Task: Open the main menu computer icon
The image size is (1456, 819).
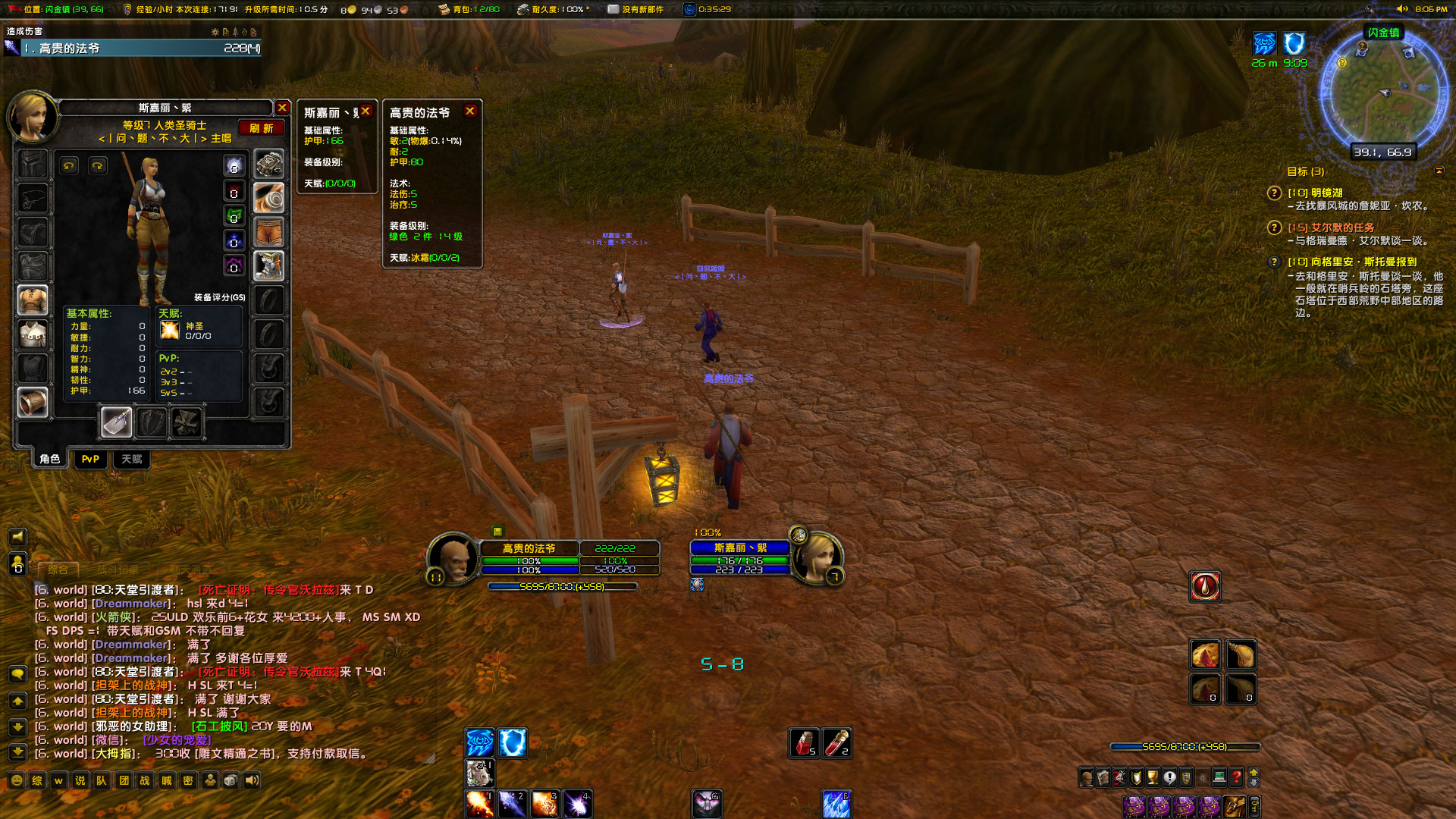Action: (1219, 777)
